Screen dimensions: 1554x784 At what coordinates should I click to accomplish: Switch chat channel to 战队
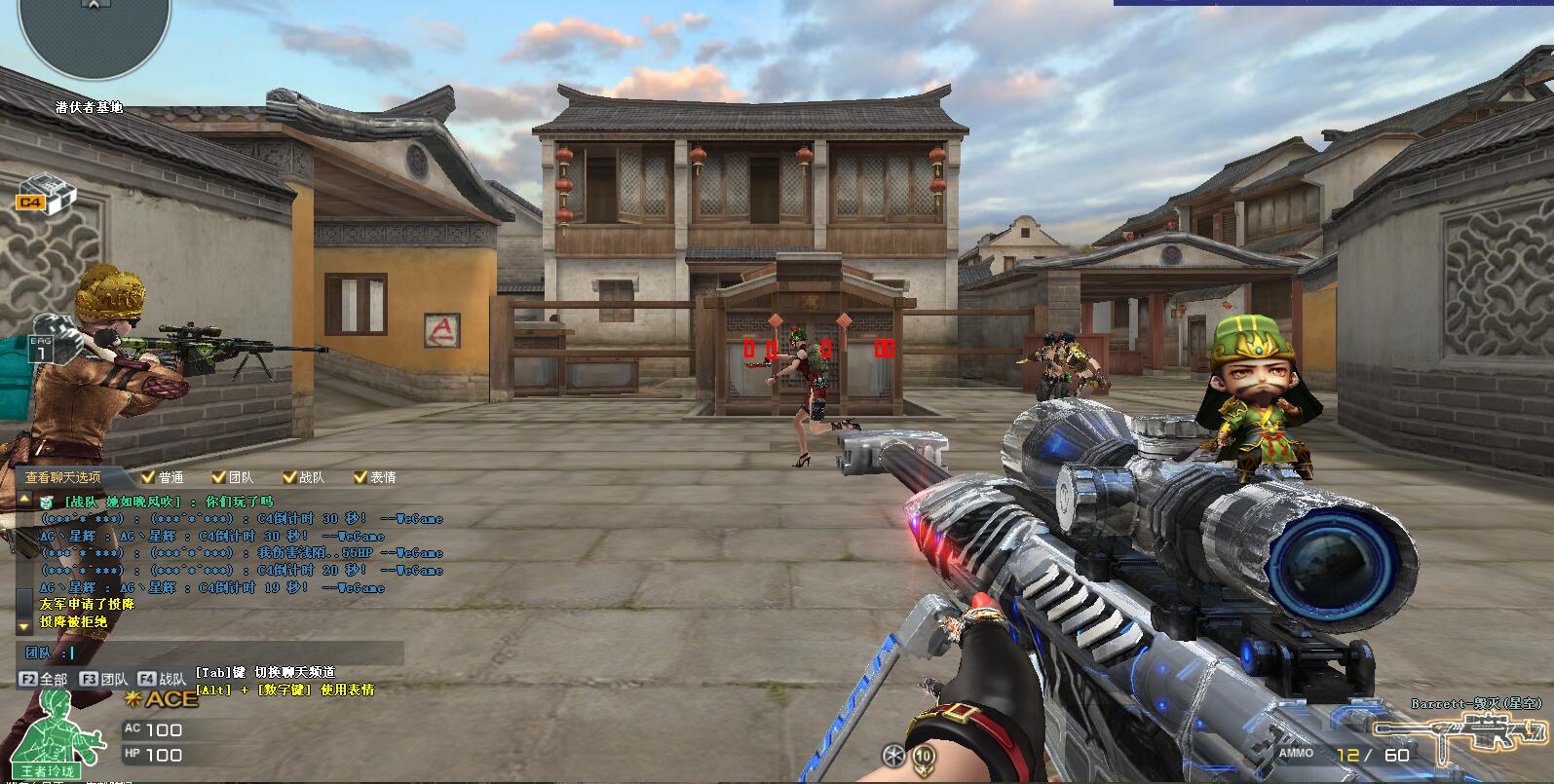[x=162, y=679]
